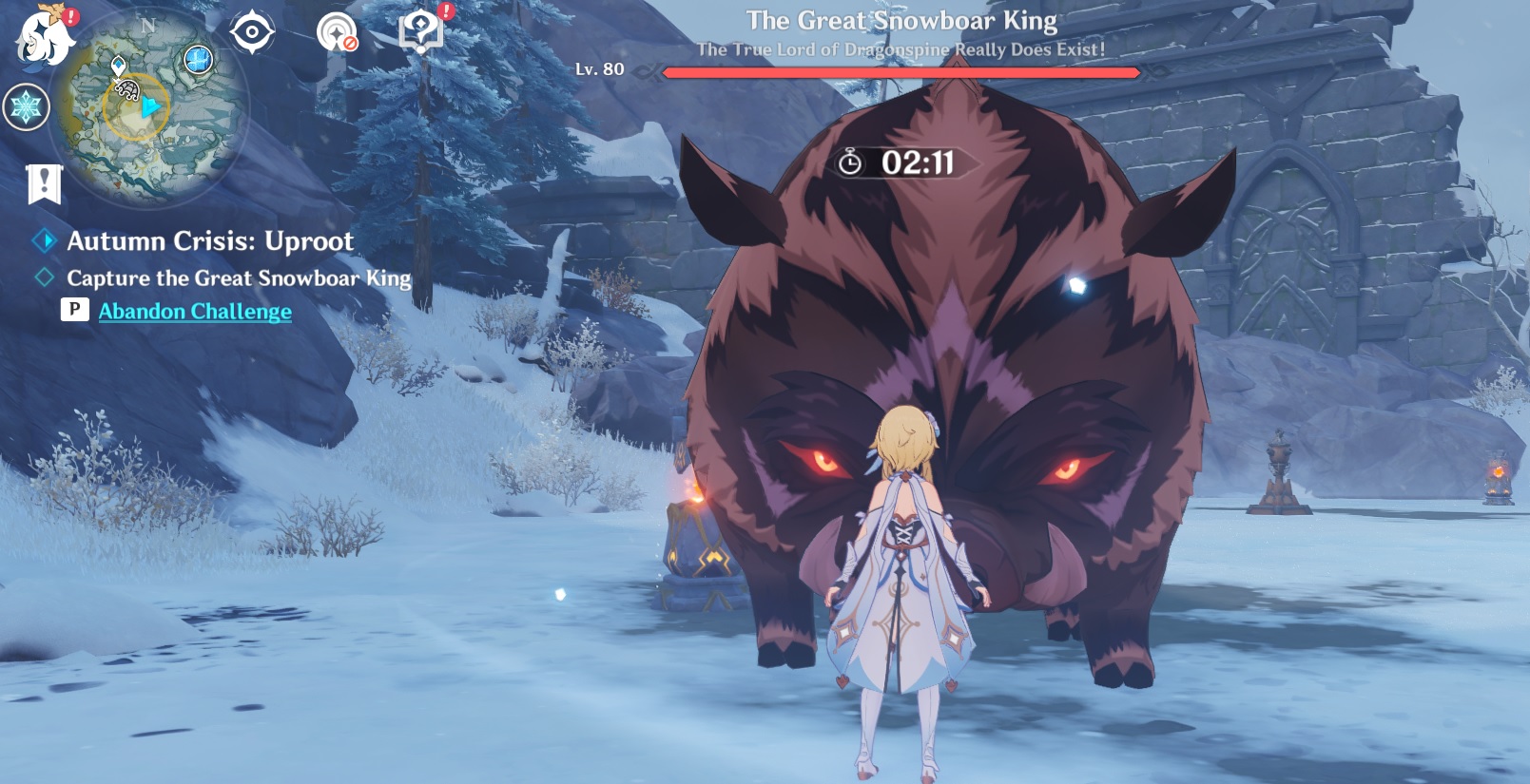Click Abandon Challenge

(198, 311)
